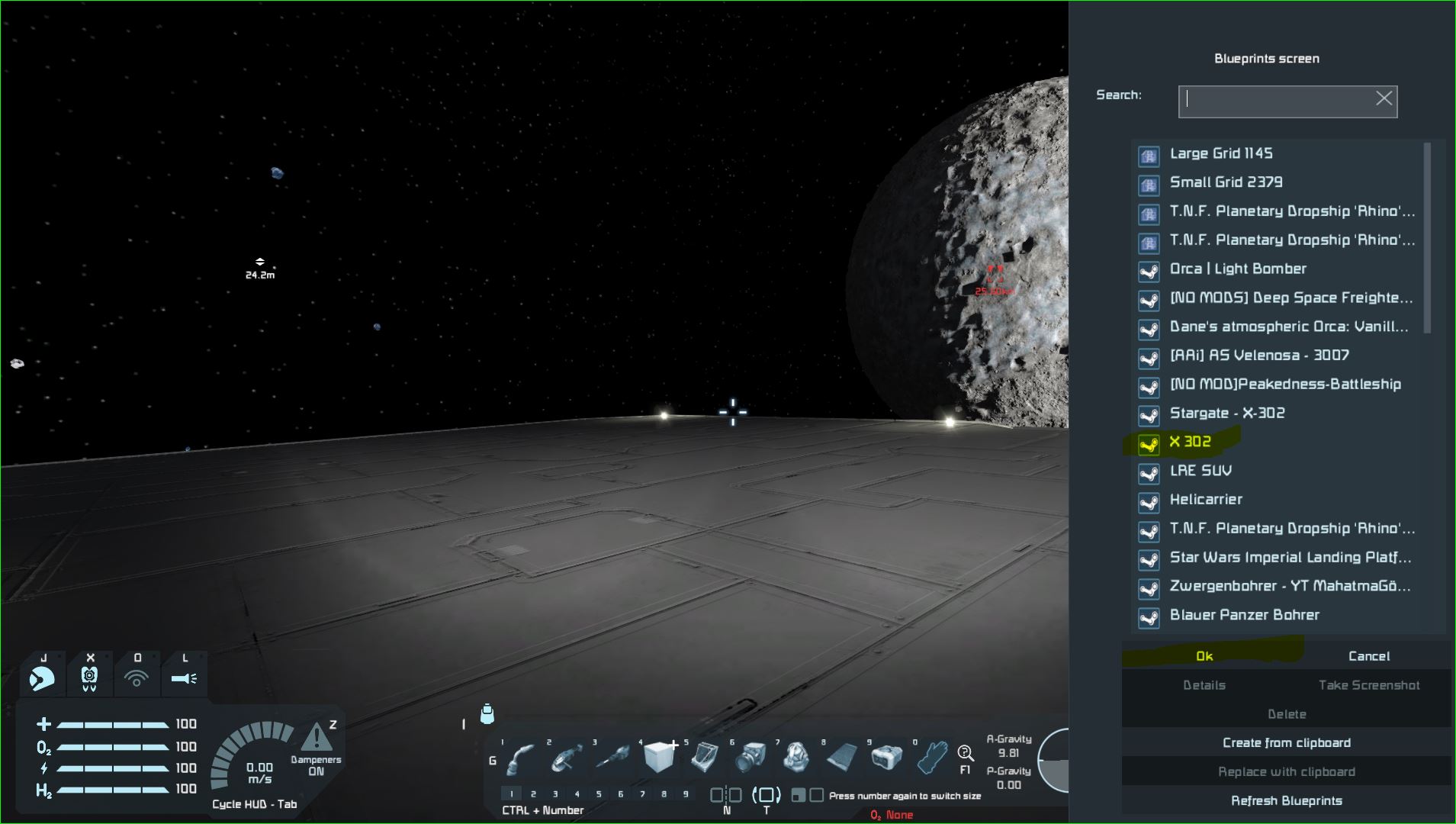Viewport: 1456px width, 824px height.
Task: Confirm with the Ok button
Action: [1204, 656]
